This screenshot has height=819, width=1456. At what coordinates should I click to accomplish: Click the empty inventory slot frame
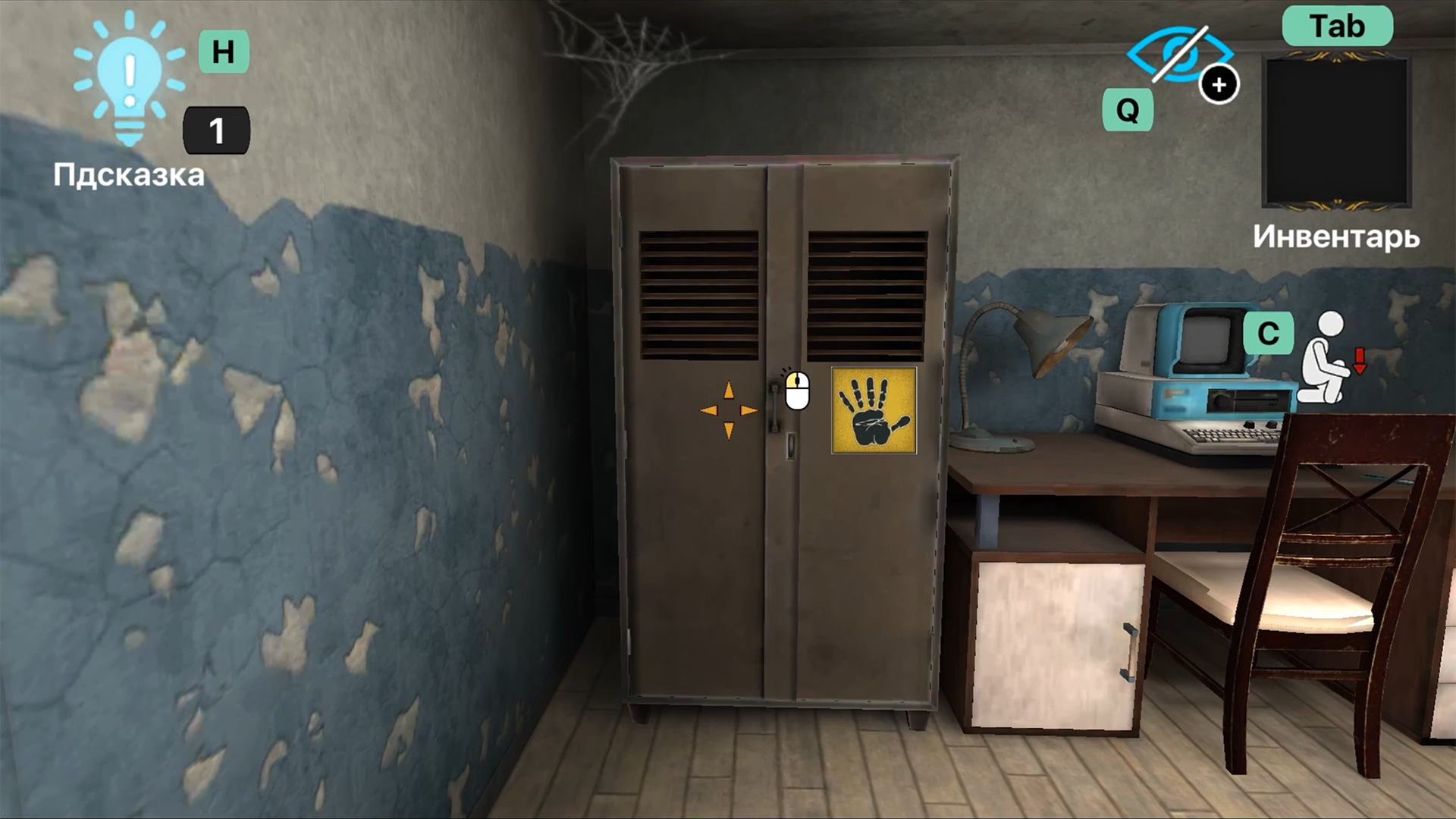1336,130
